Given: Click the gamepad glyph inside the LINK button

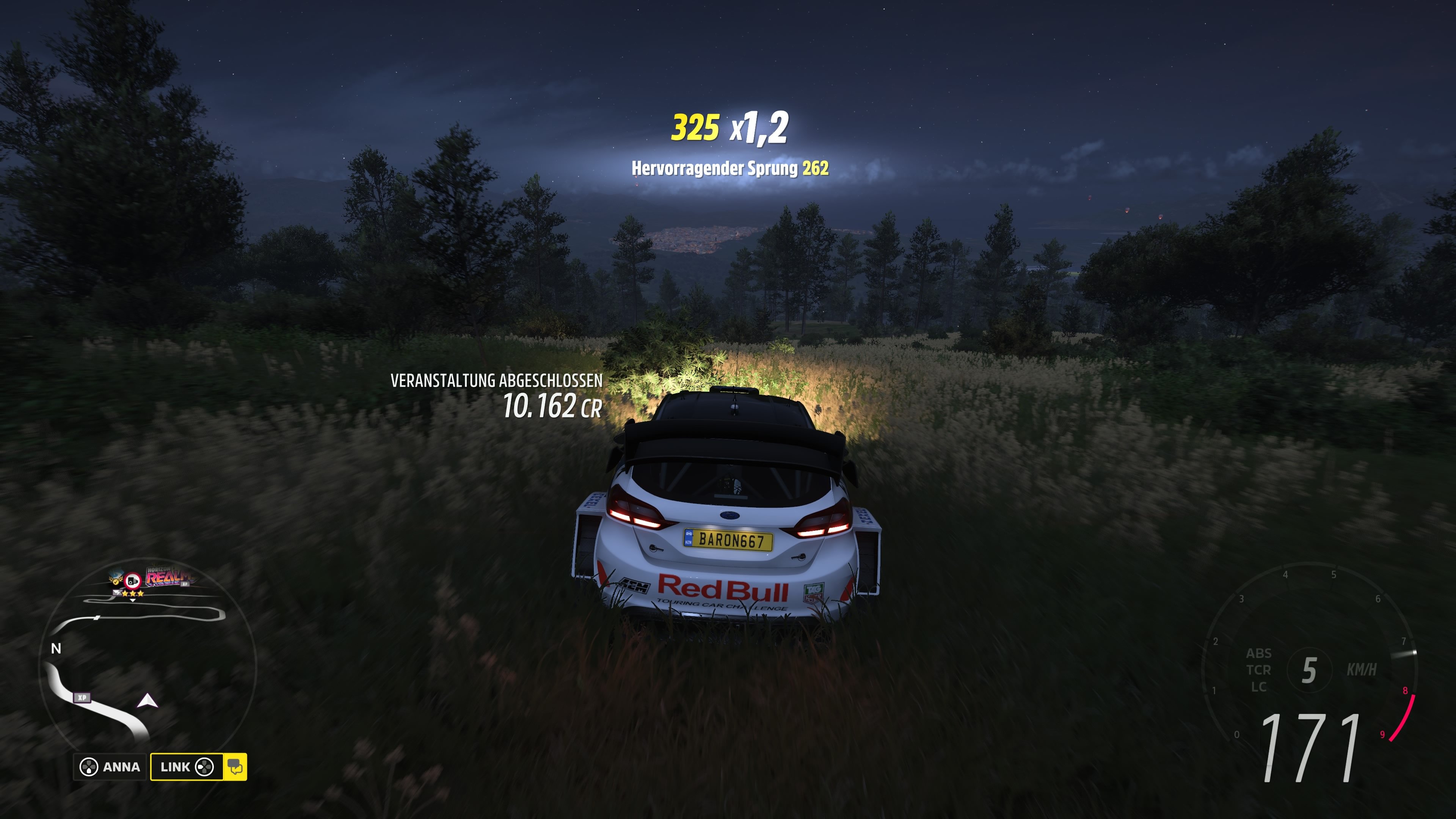Looking at the screenshot, I should pos(206,768).
